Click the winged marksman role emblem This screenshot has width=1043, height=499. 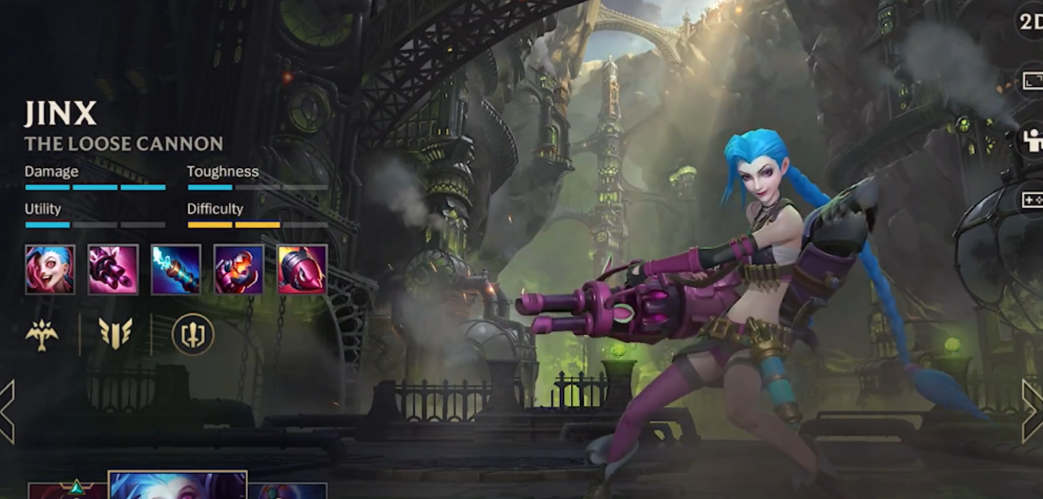(42, 334)
